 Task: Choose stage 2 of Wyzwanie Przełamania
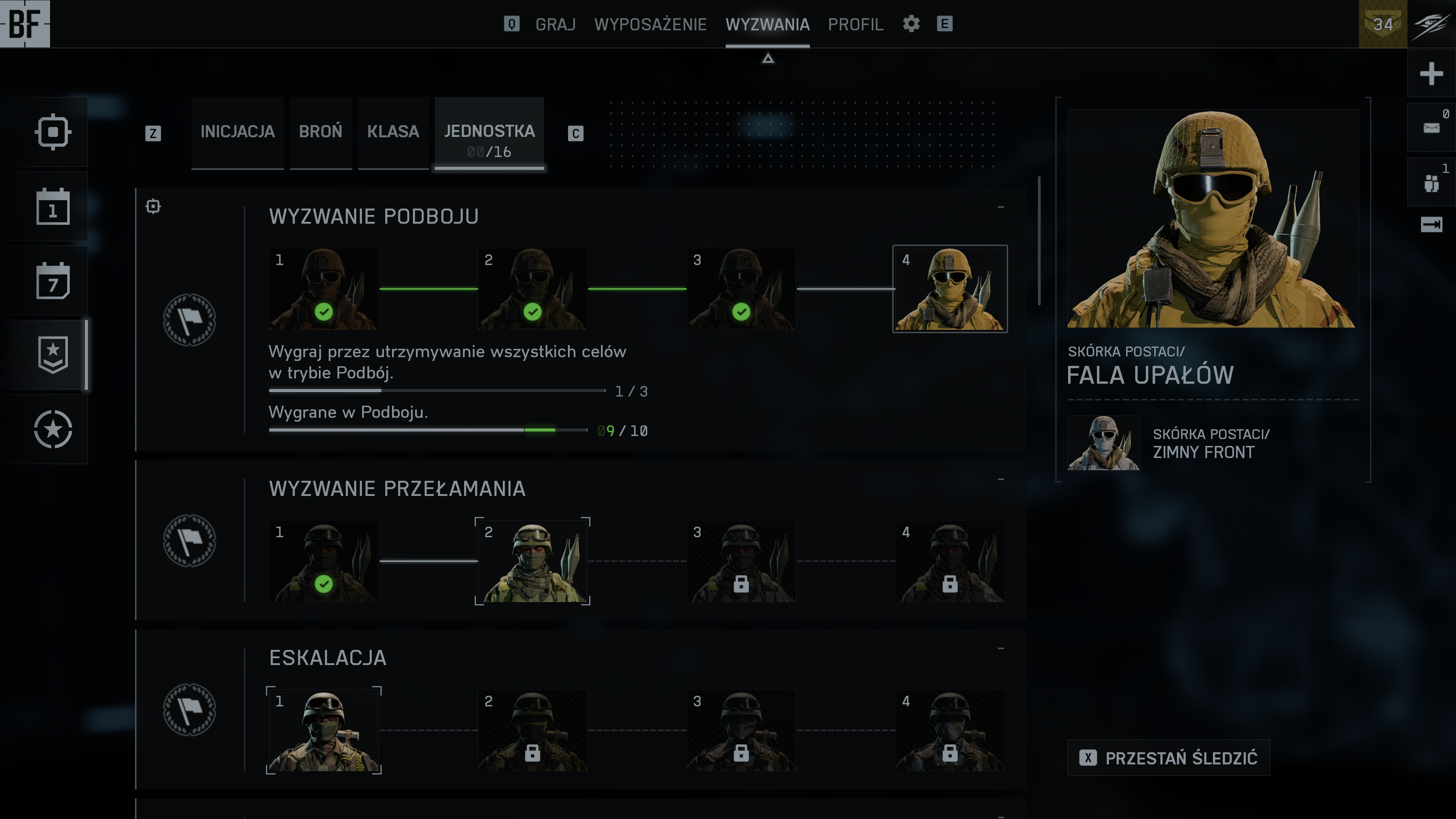coord(532,561)
